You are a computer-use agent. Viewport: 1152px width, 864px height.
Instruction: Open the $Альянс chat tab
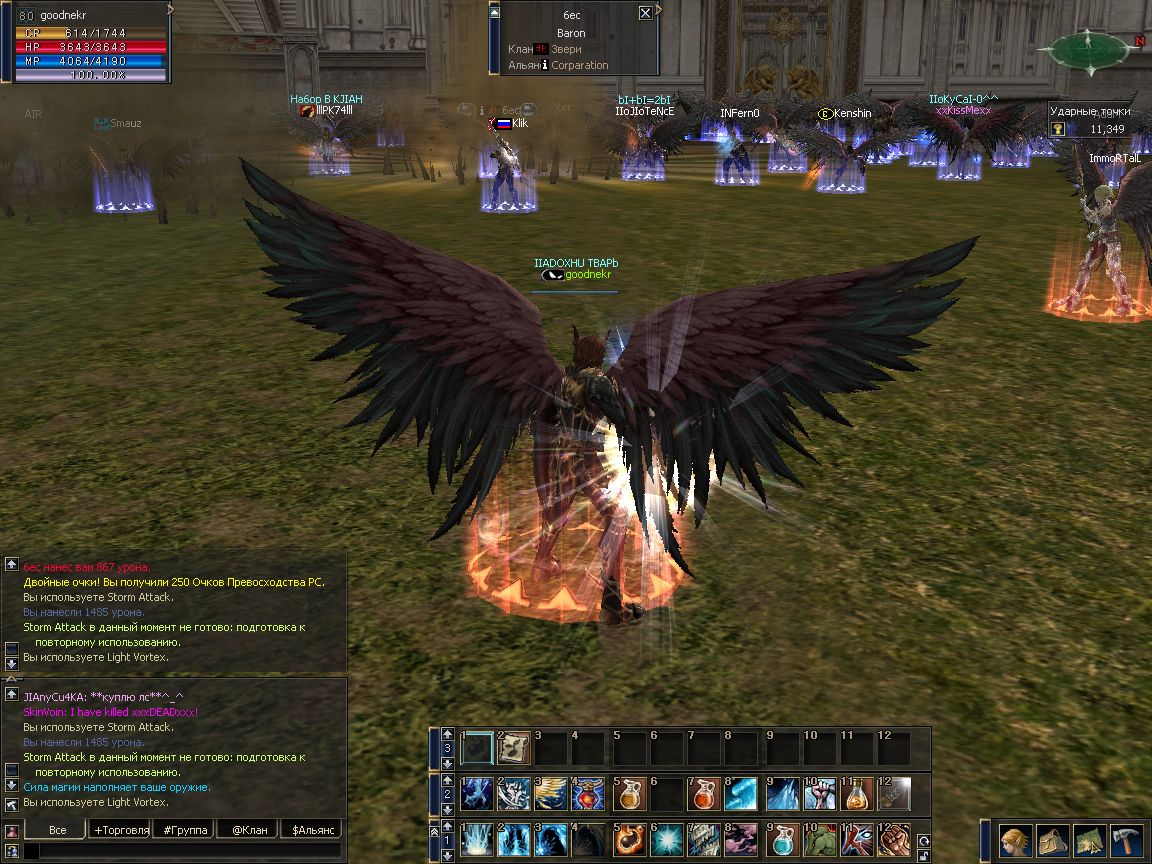pyautogui.click(x=312, y=830)
